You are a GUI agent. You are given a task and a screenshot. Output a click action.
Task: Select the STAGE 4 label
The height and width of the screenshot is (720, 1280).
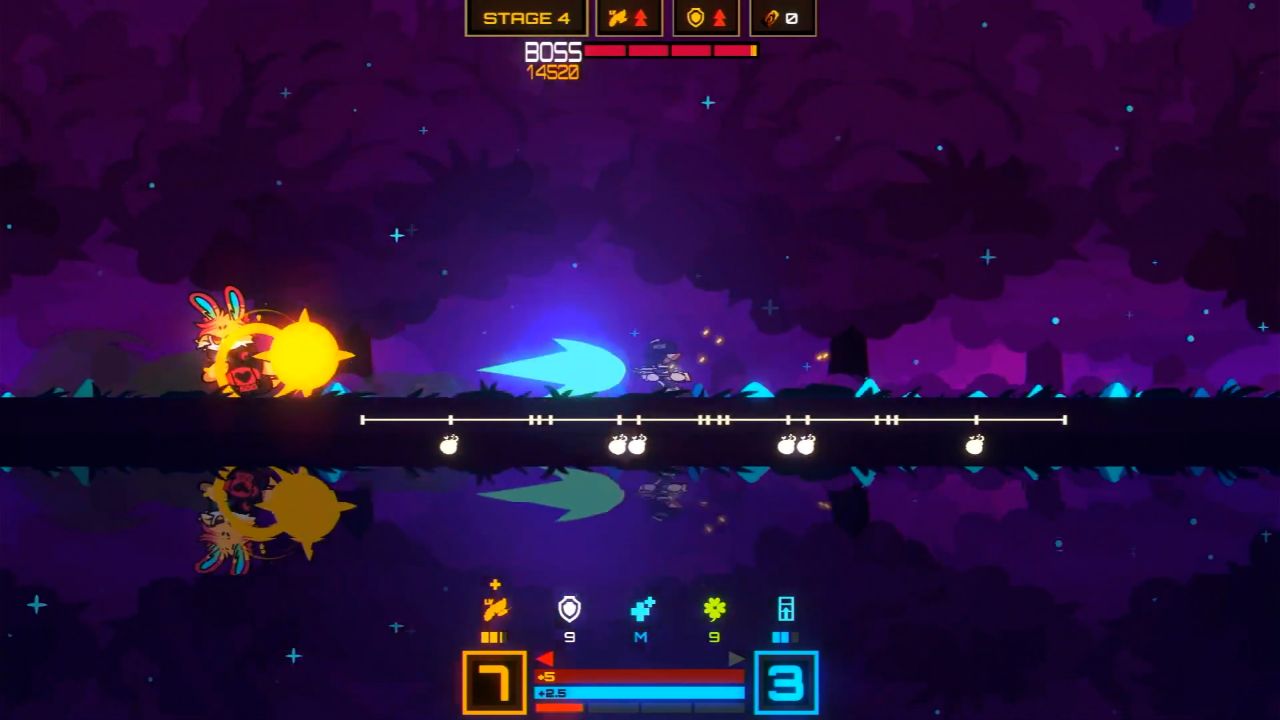526,17
